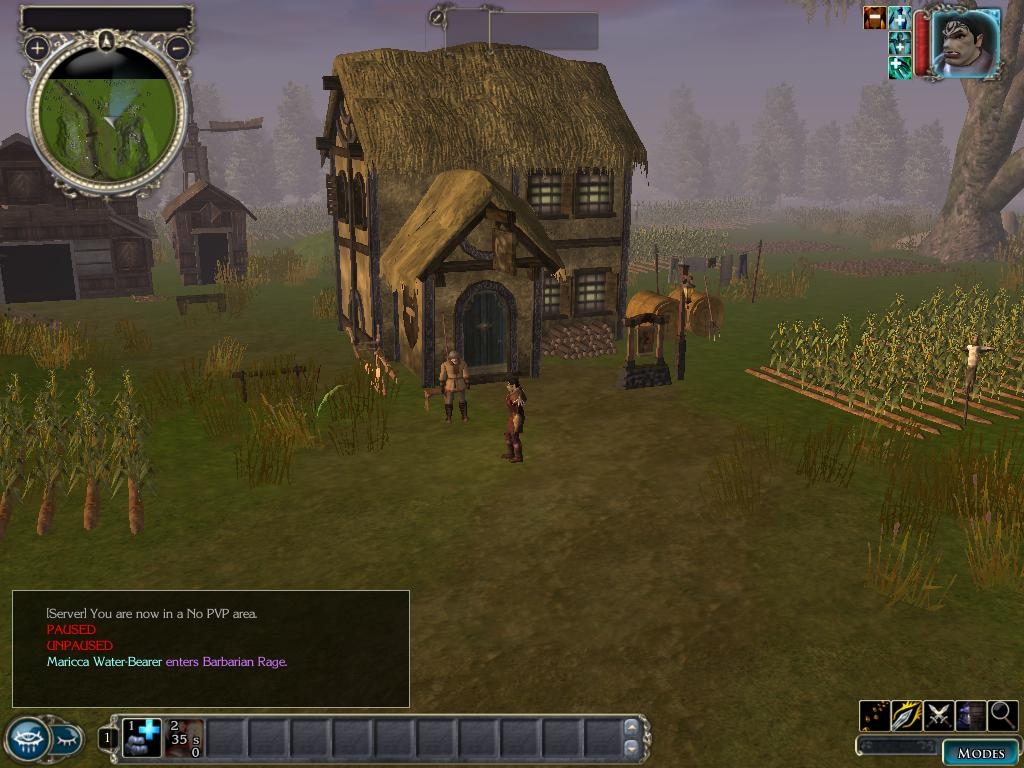Use the second hotbar slot ability

coord(184,738)
